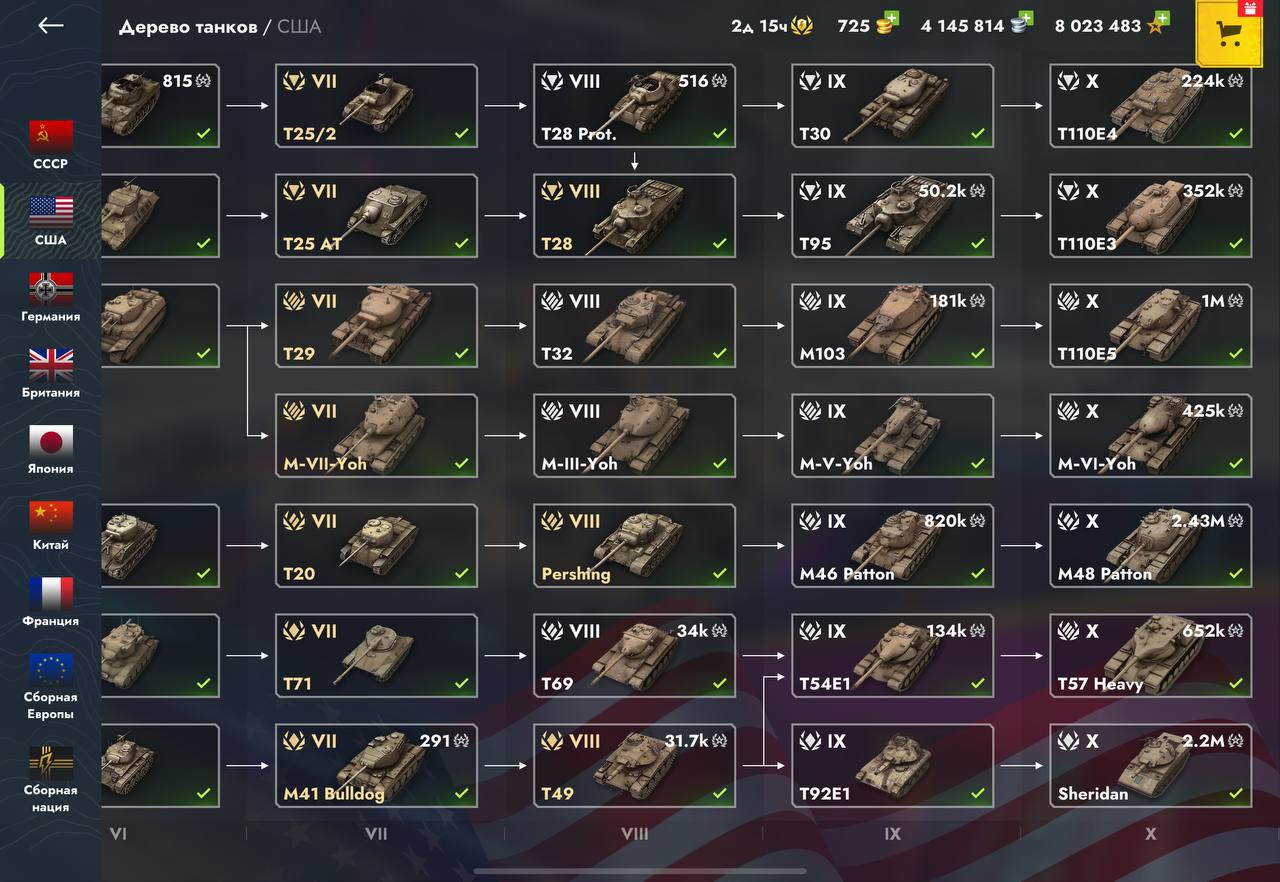Choose the M41 Bulldog tank tile

(377, 766)
